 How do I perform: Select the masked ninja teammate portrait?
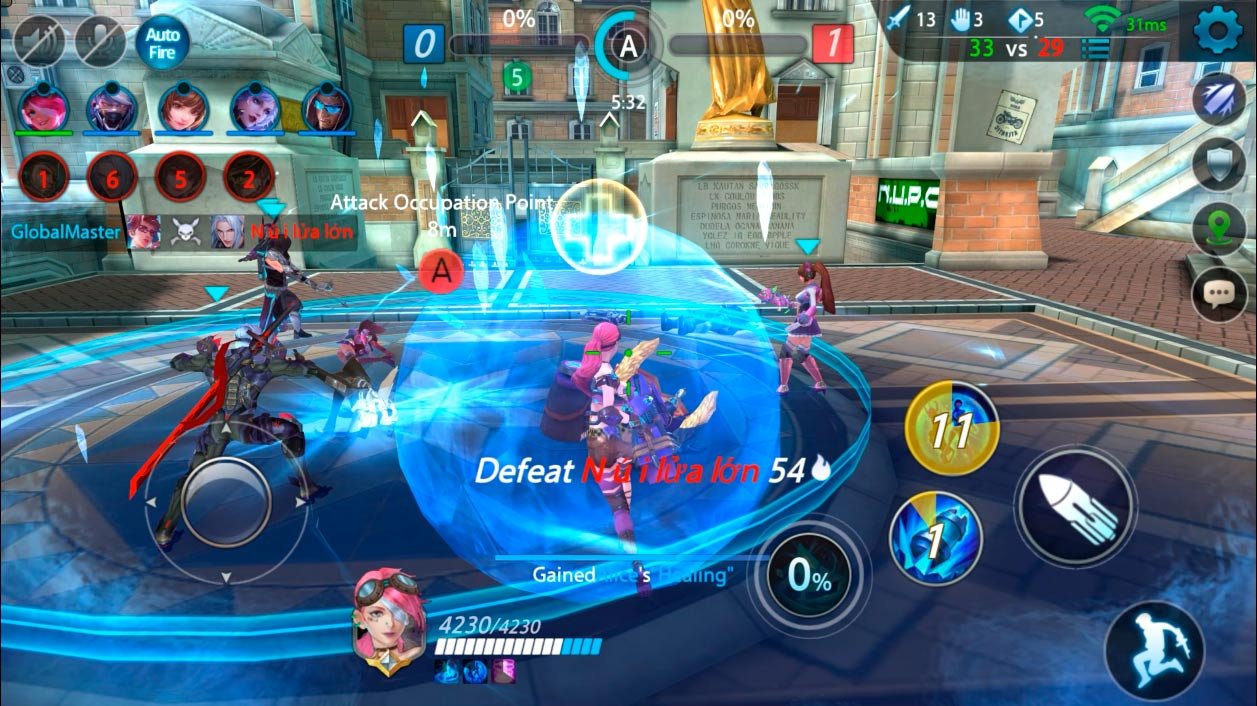point(111,107)
